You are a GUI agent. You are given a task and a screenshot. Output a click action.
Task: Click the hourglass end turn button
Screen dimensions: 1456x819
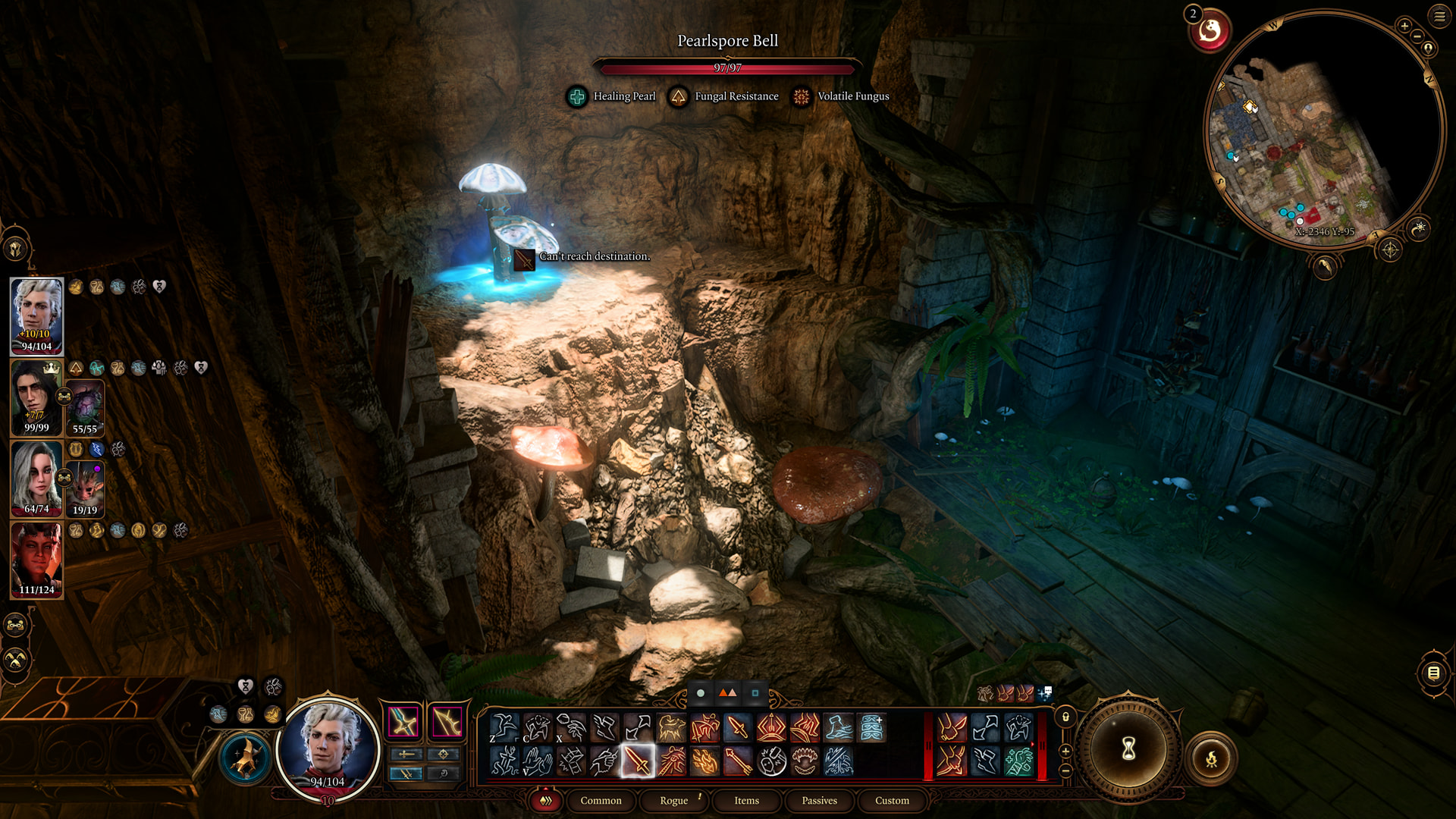(1128, 749)
